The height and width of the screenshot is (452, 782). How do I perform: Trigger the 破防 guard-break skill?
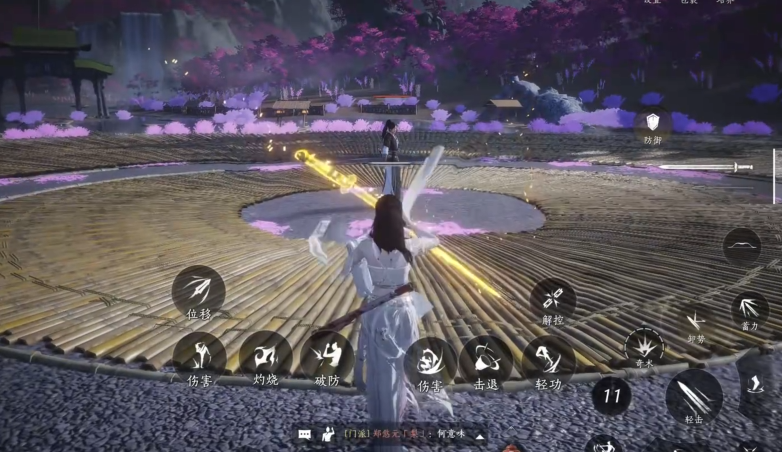coord(327,356)
